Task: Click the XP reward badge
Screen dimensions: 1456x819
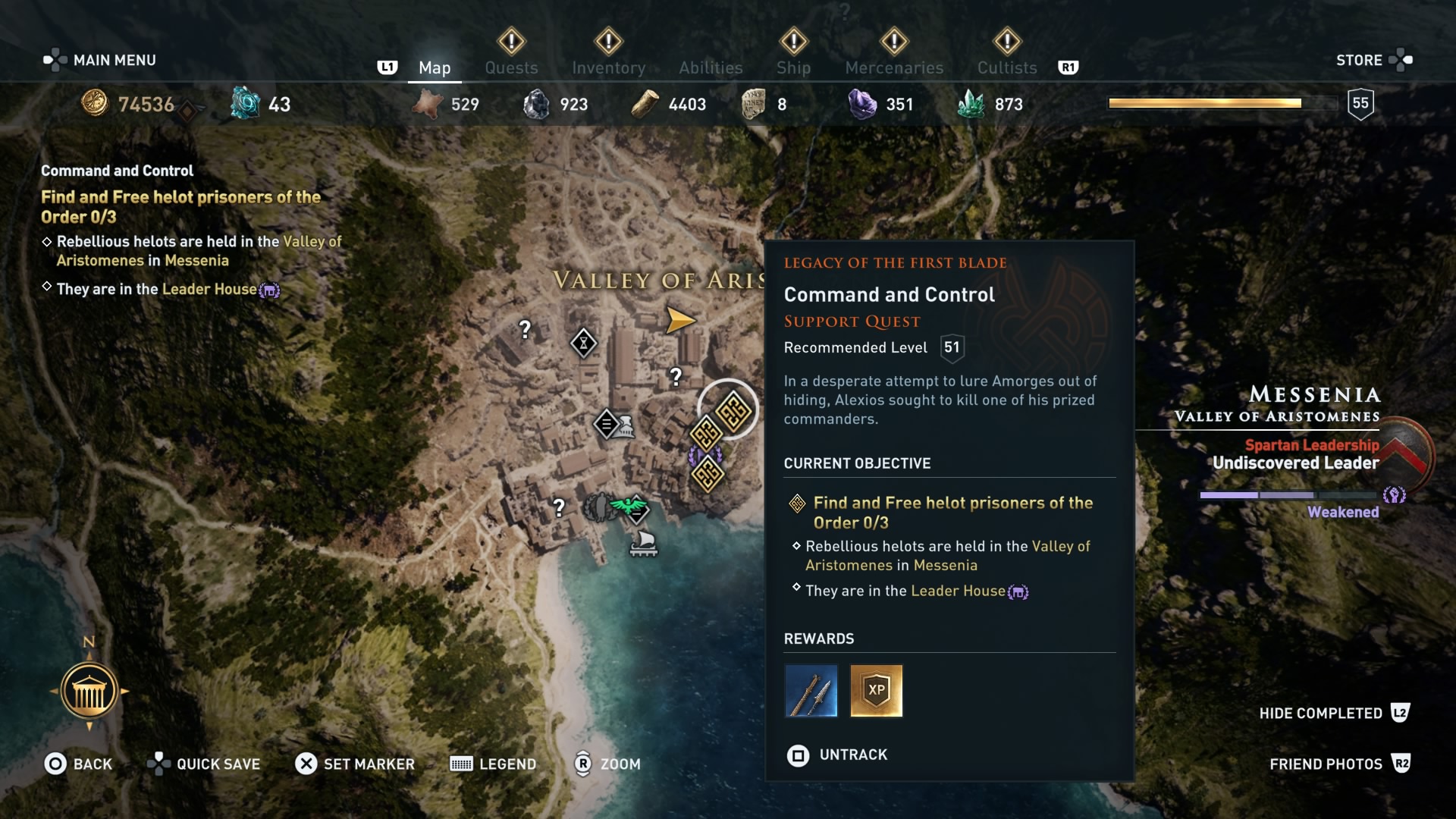Action: [876, 691]
